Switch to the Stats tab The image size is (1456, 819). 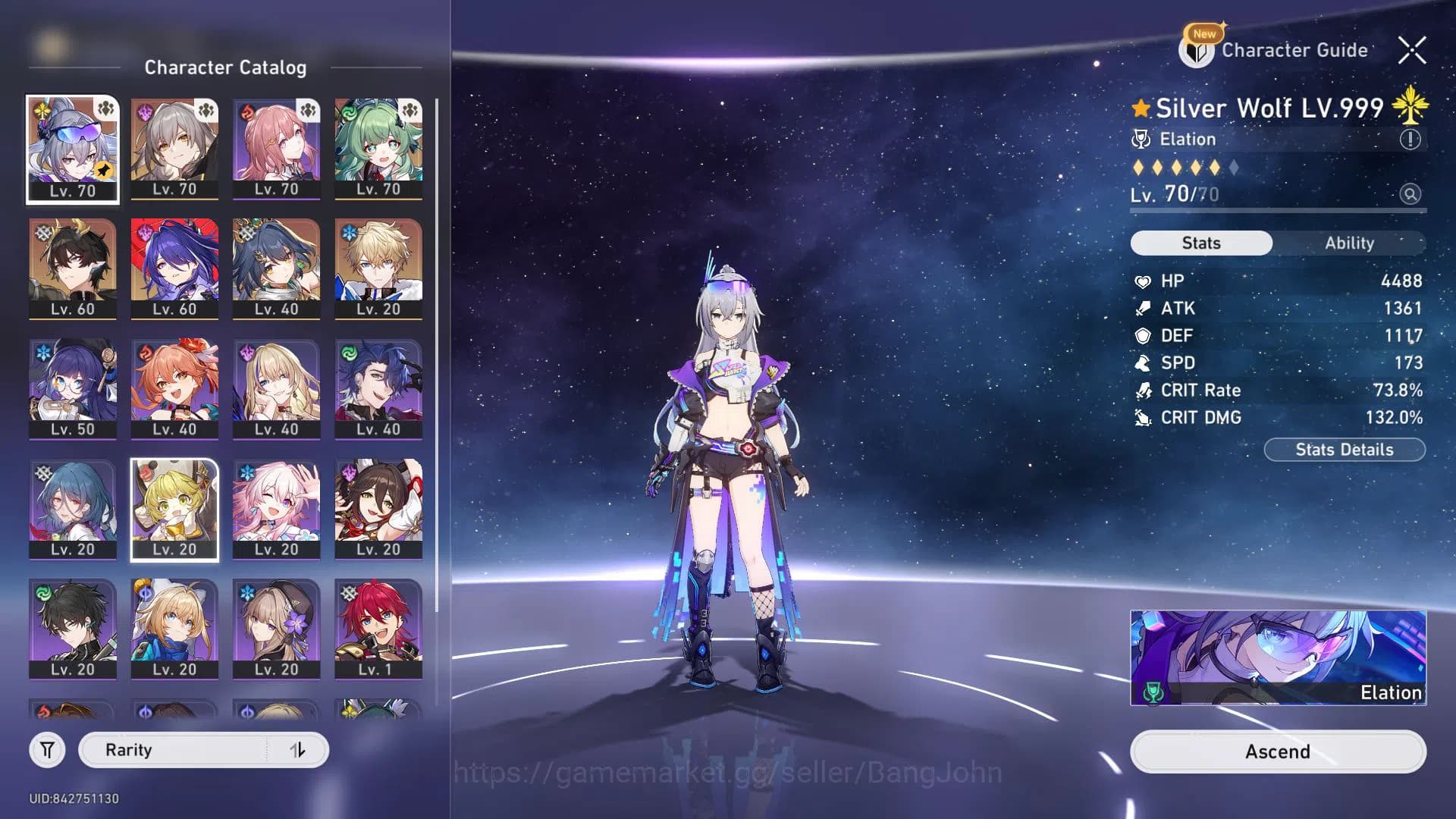(1201, 243)
